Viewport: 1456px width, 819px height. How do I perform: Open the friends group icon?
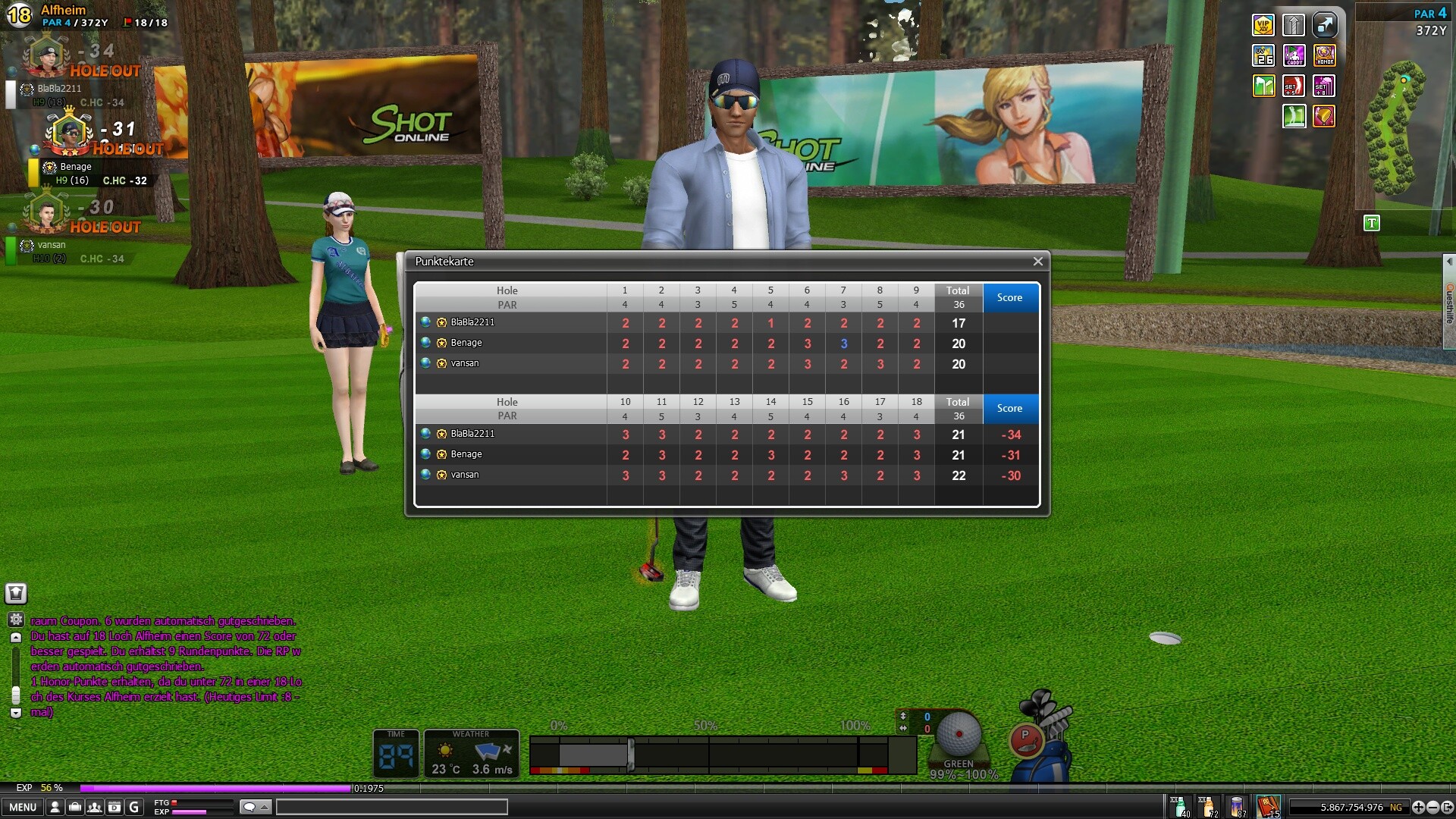[x=94, y=807]
